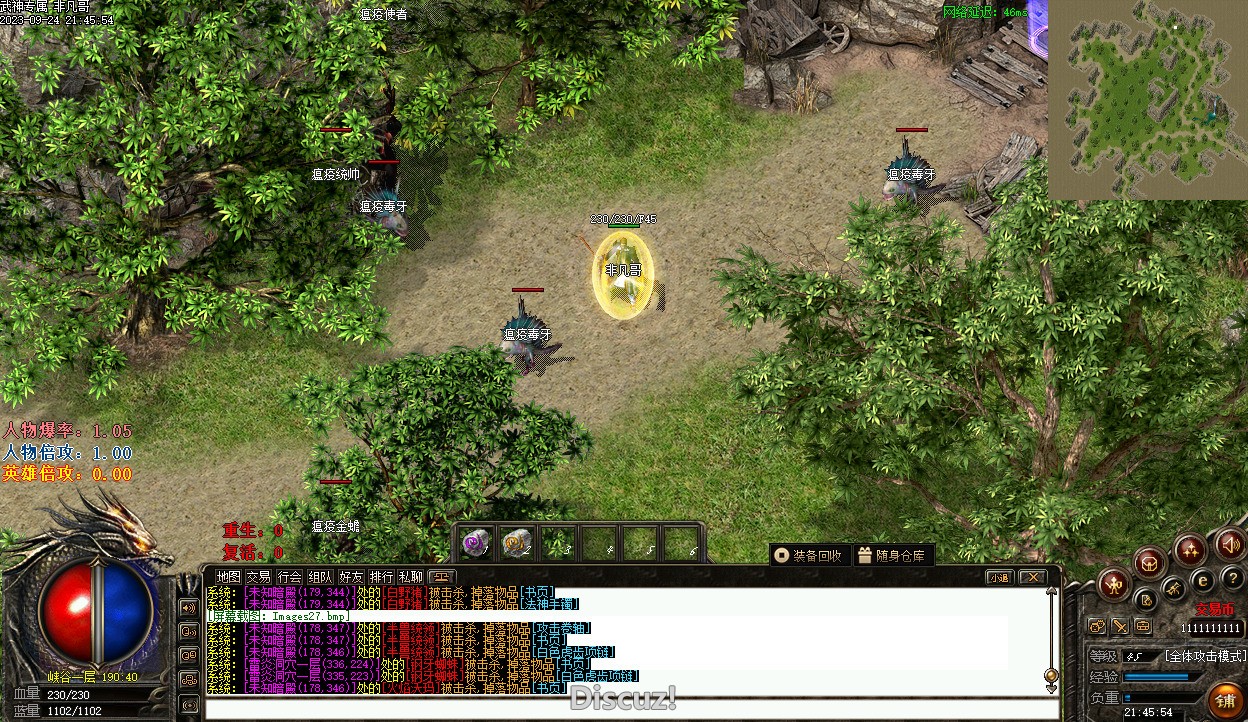Open the 随身仓库 portable warehouse
The height and width of the screenshot is (722, 1248).
point(892,555)
